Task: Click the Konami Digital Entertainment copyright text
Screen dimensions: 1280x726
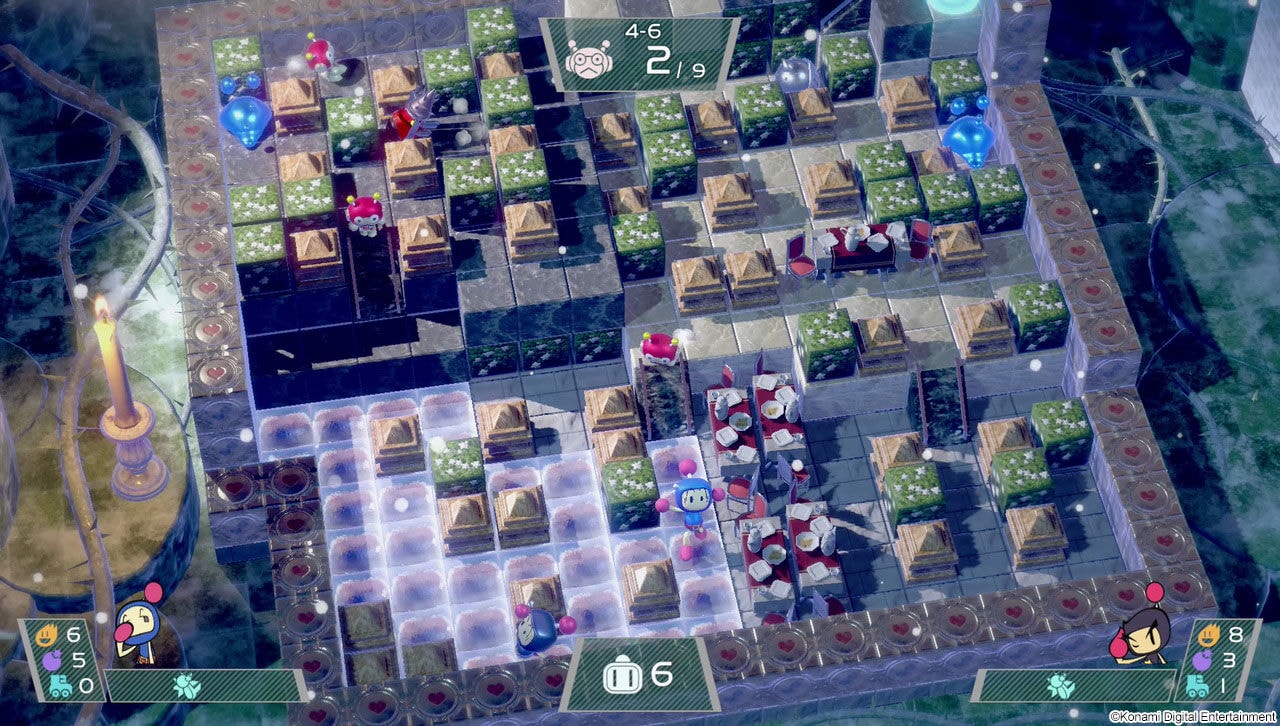Action: 1195,716
